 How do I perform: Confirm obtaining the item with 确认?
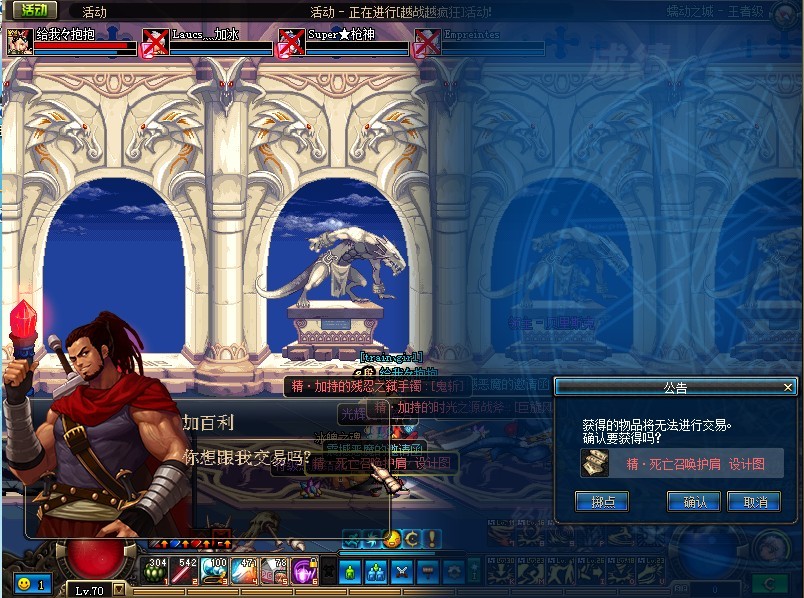pos(695,502)
